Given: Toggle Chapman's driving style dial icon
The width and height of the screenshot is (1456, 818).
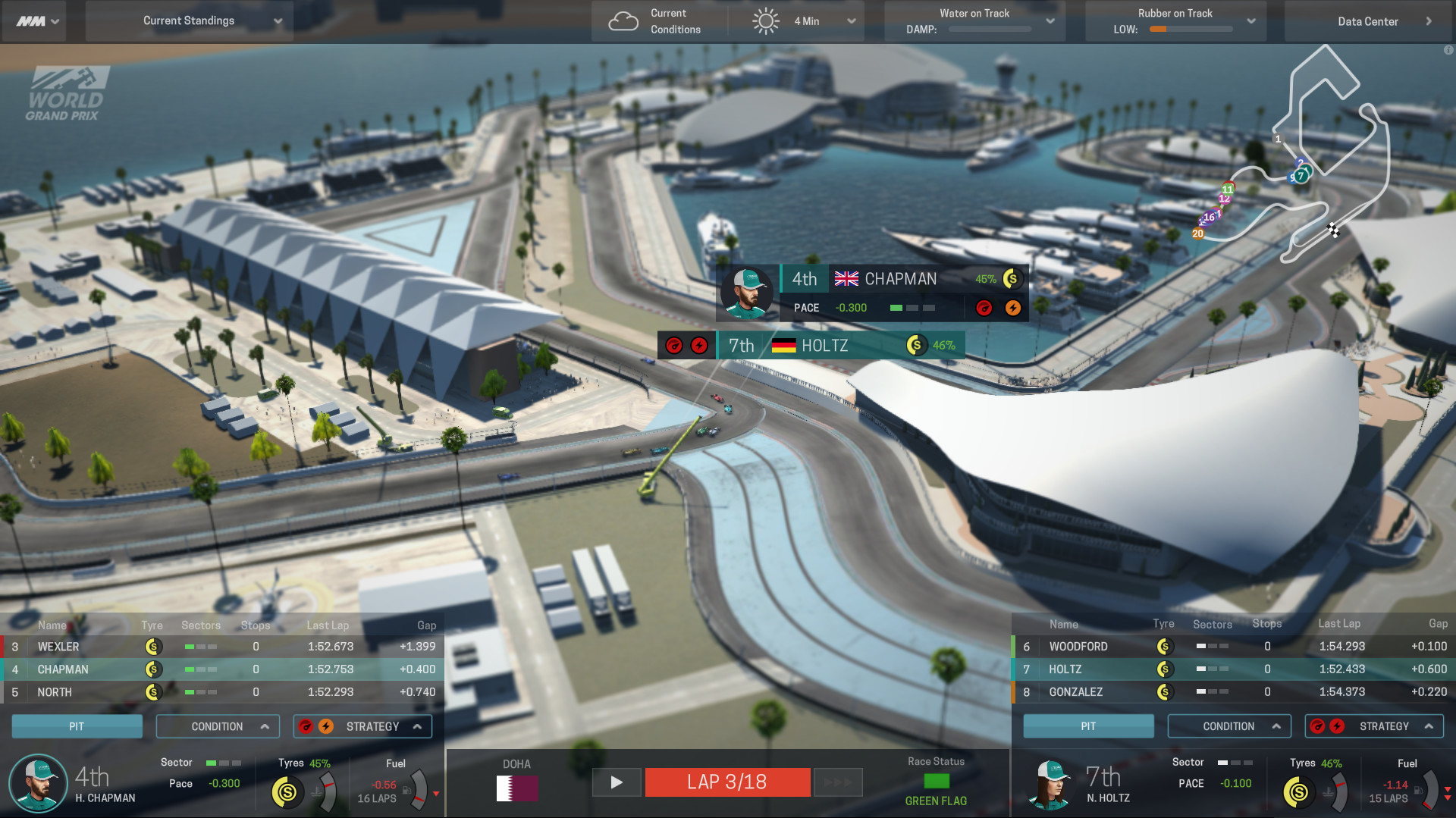Looking at the screenshot, I should pos(308,726).
